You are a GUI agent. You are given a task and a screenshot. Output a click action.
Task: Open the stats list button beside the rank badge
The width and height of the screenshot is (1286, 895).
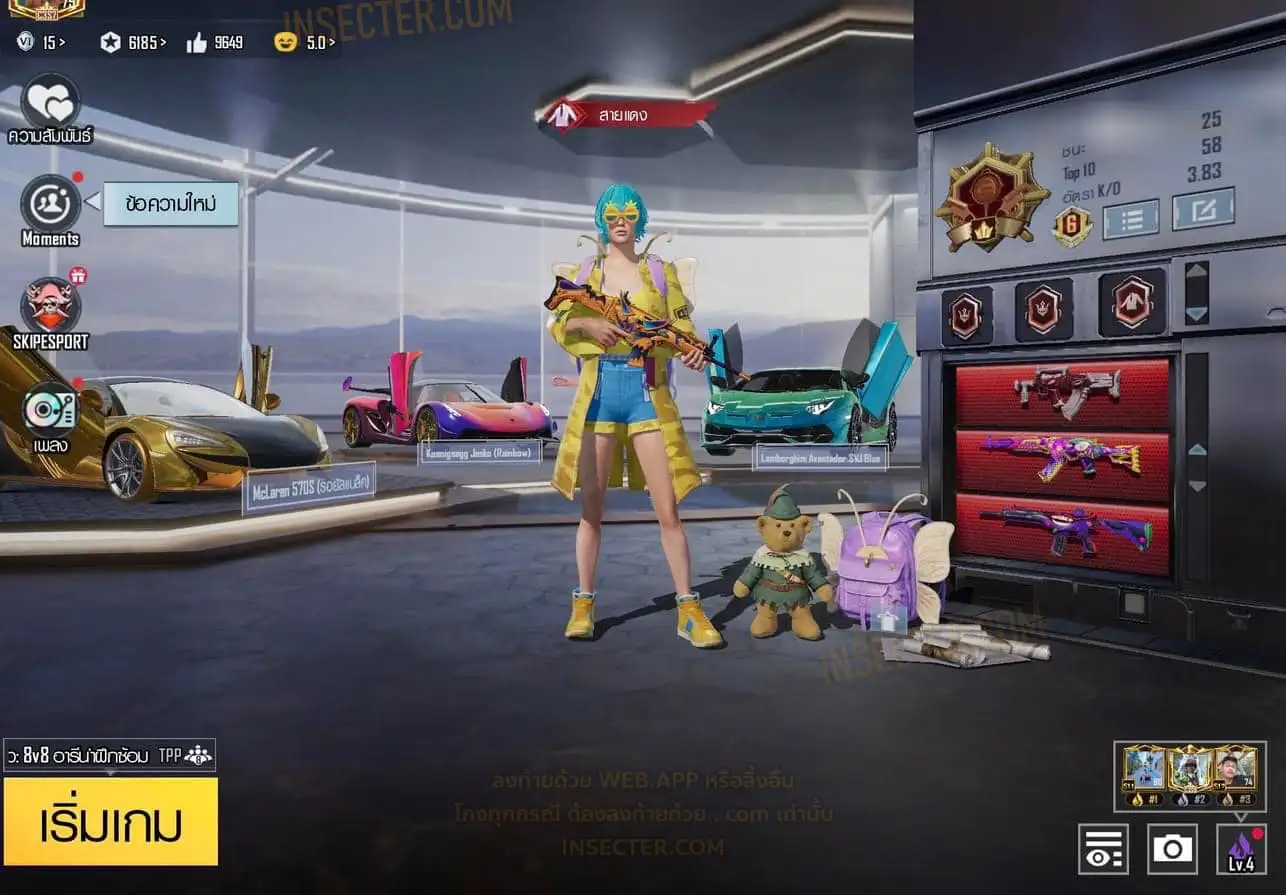point(1130,218)
